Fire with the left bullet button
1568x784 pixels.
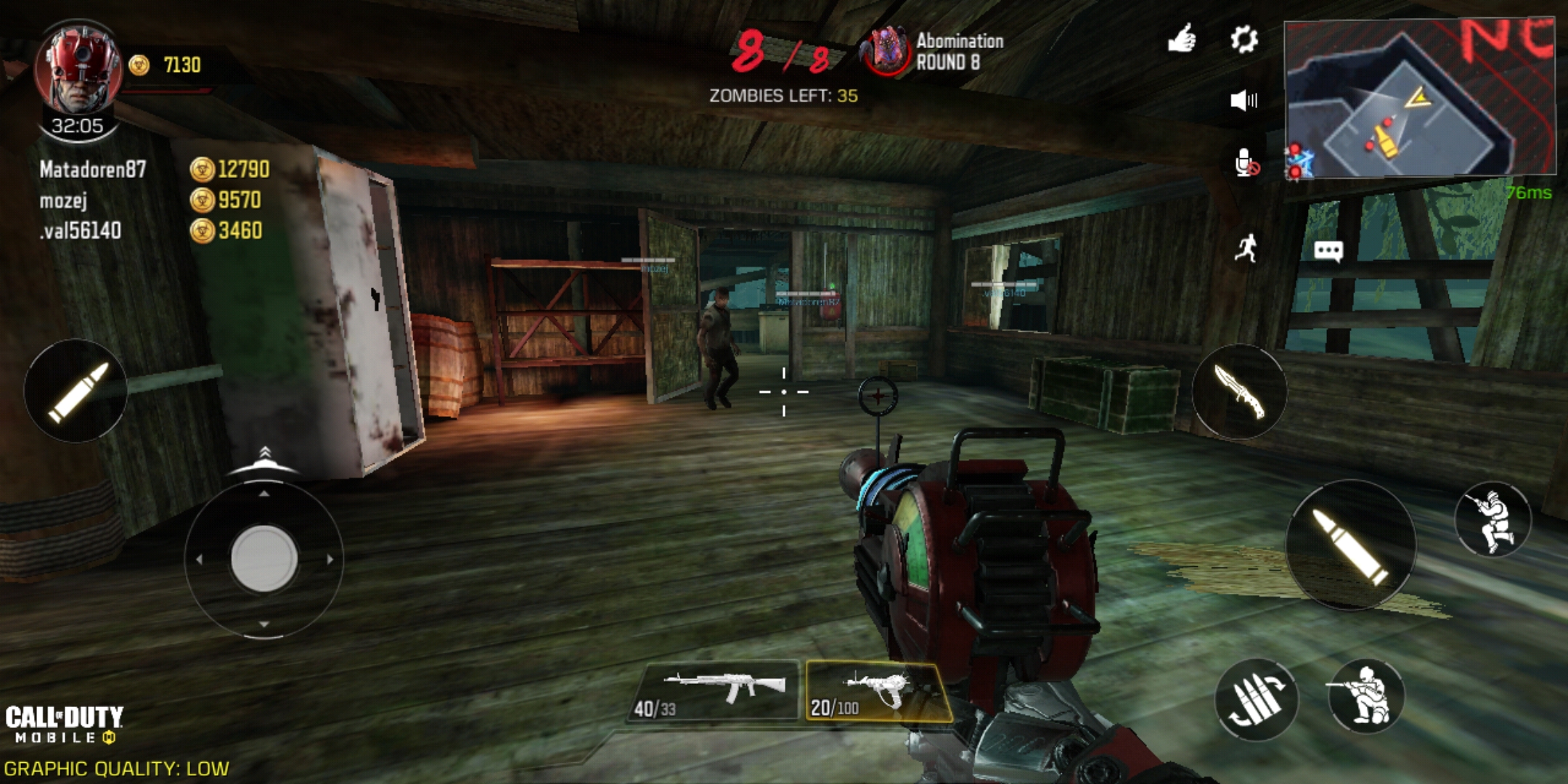click(76, 391)
